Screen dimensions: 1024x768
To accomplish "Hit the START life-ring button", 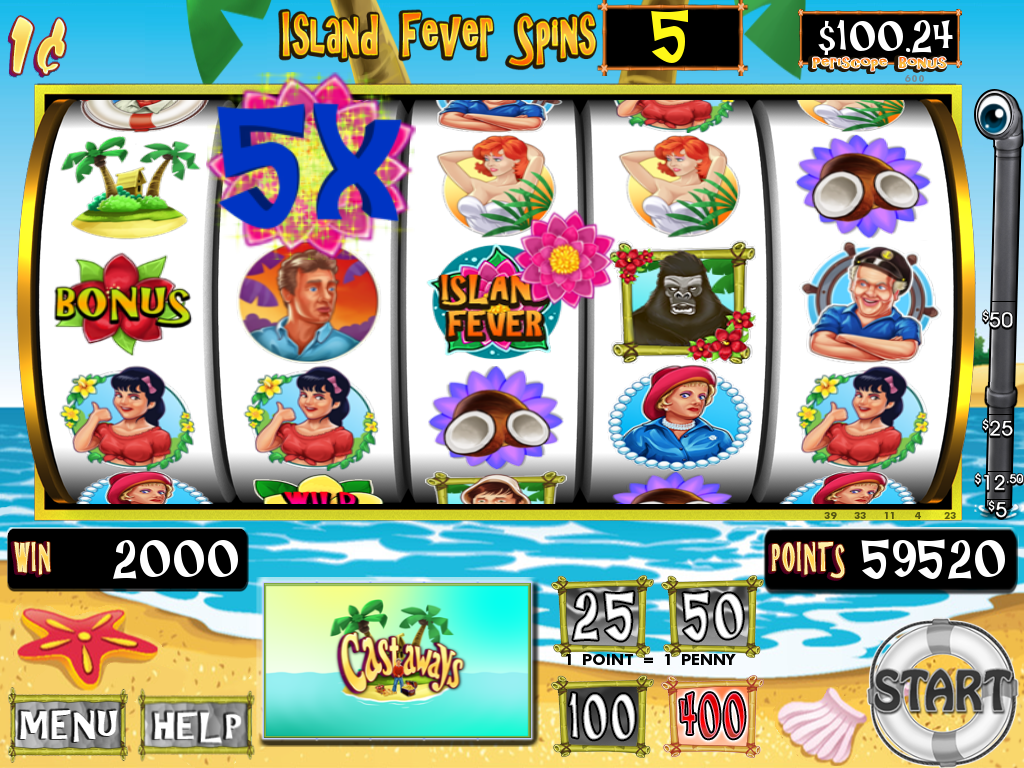I will 941,689.
